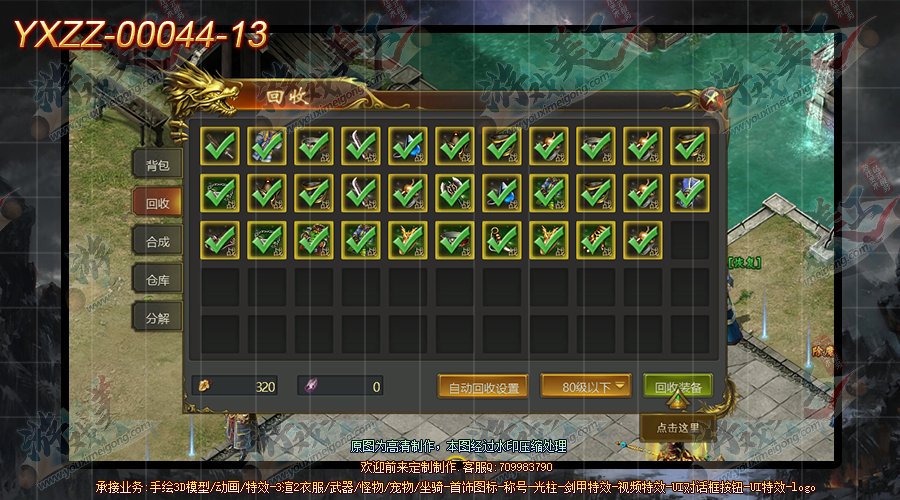Viewport: 900px width, 500px height.
Task: Go to the 分解 tab
Action: click(x=157, y=319)
